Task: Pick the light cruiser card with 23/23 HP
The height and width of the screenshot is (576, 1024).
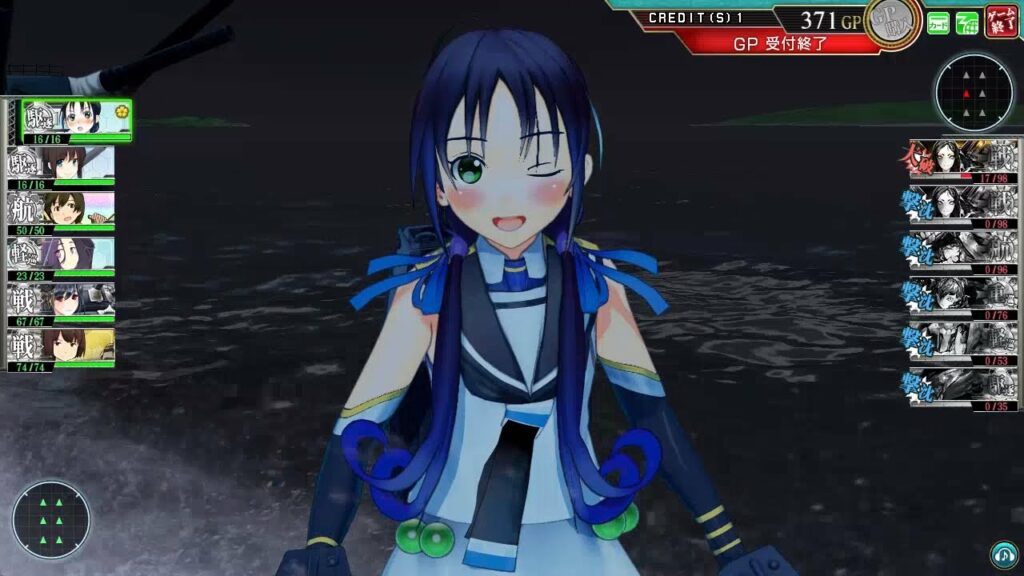Action: (x=62, y=257)
